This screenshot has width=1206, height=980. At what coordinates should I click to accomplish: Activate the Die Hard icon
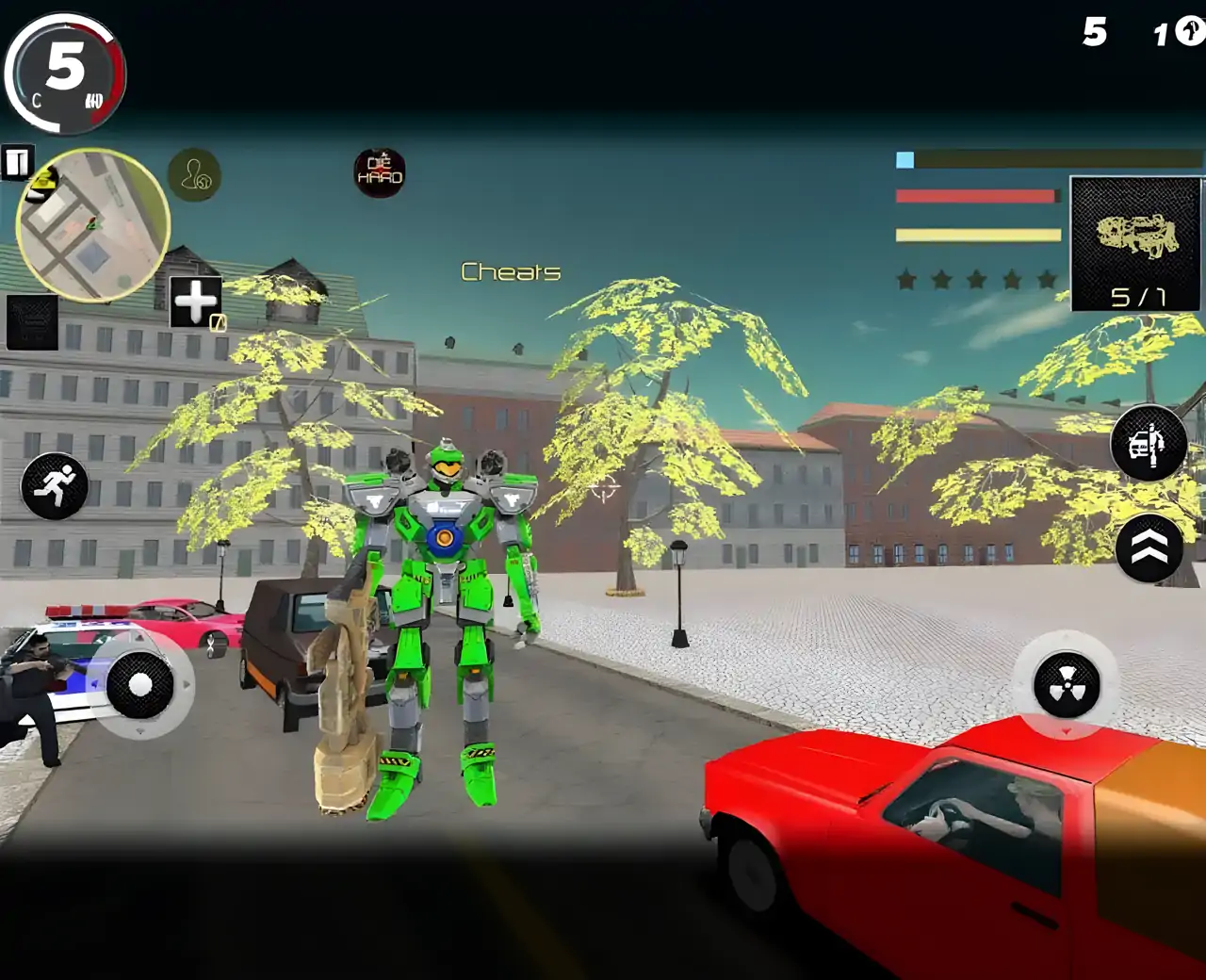[380, 172]
